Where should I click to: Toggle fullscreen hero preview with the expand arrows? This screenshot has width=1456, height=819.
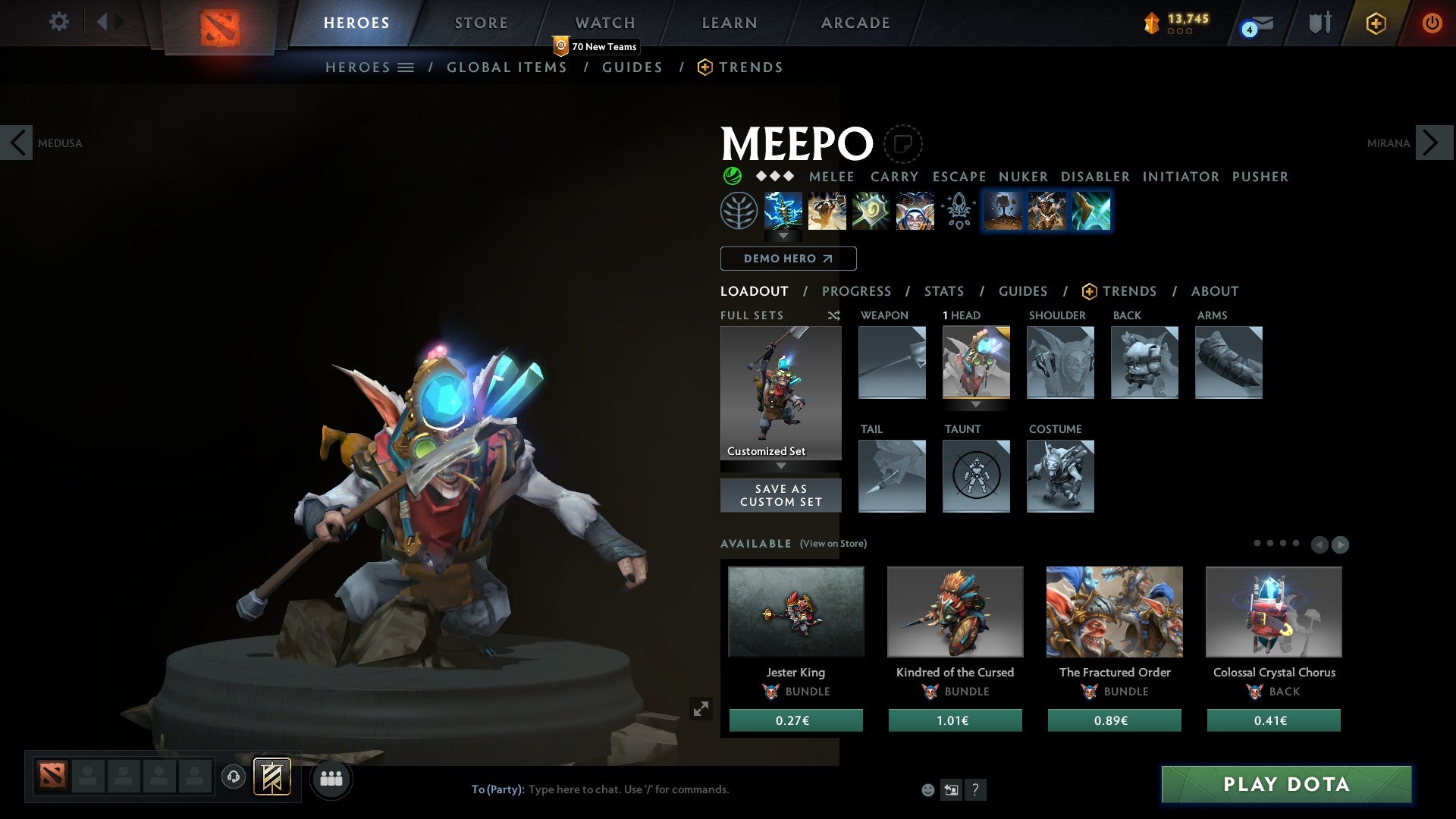(701, 708)
